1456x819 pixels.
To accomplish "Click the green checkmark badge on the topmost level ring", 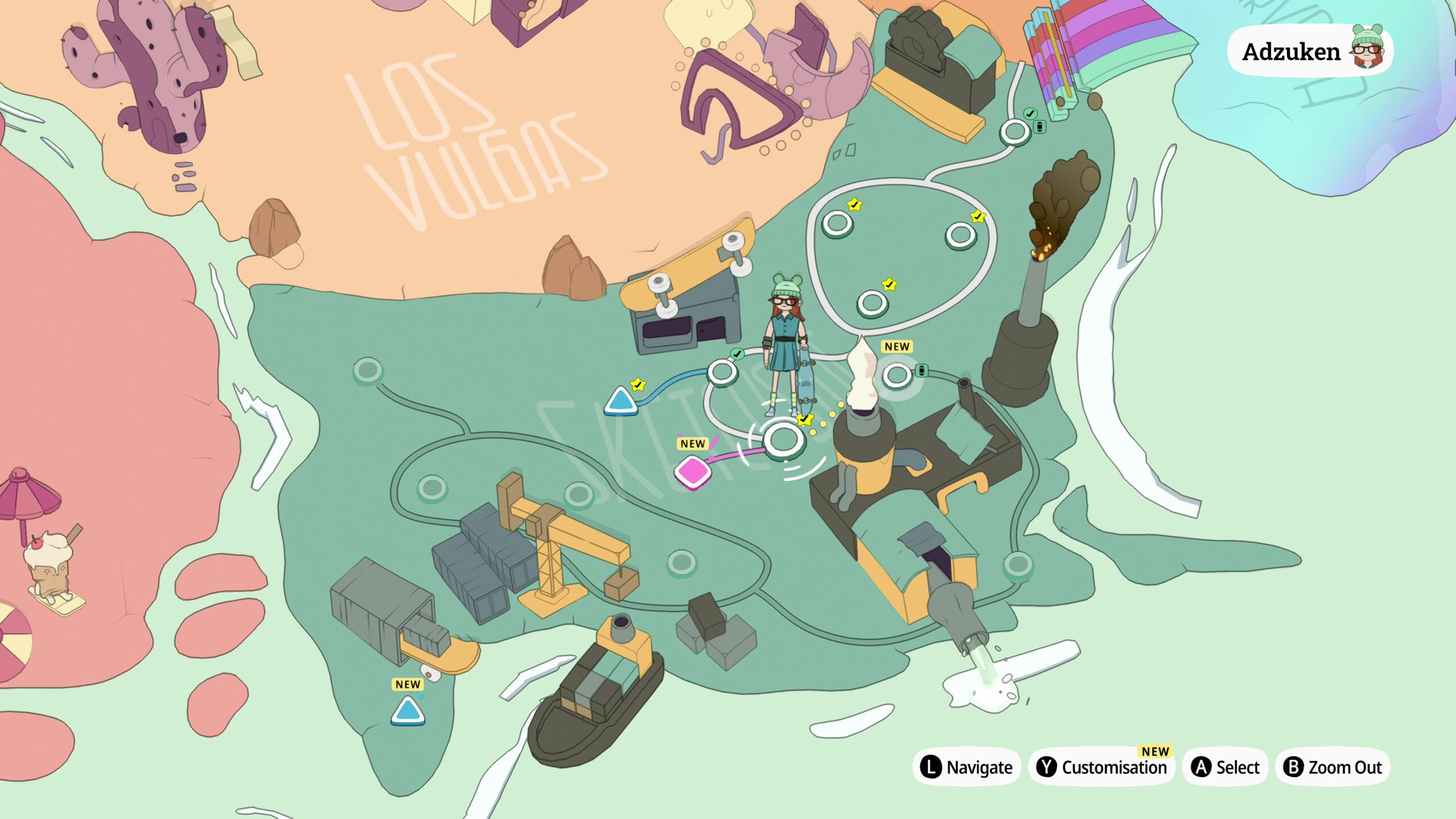I will pos(1030,114).
